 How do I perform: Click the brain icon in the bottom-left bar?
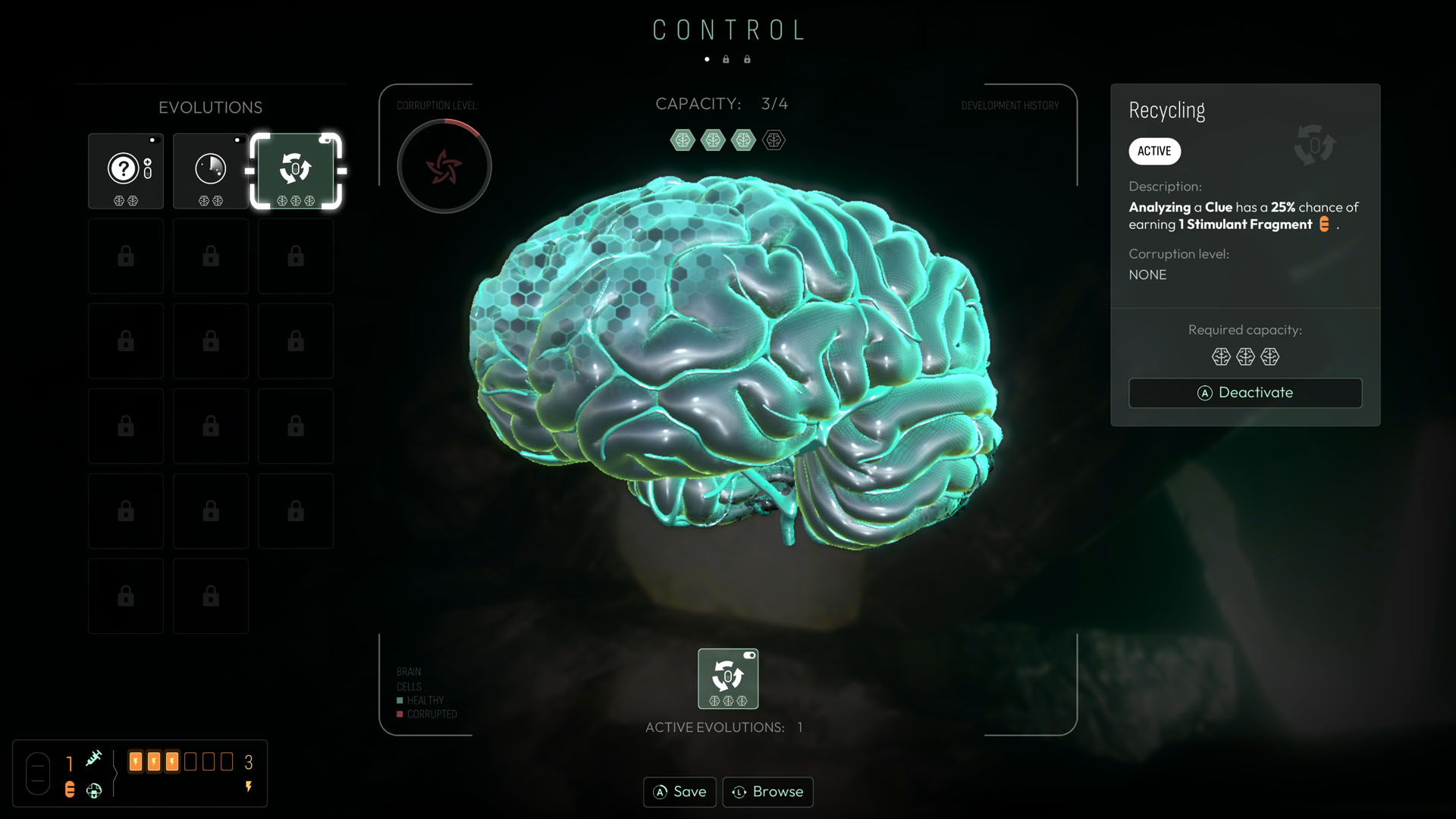93,789
